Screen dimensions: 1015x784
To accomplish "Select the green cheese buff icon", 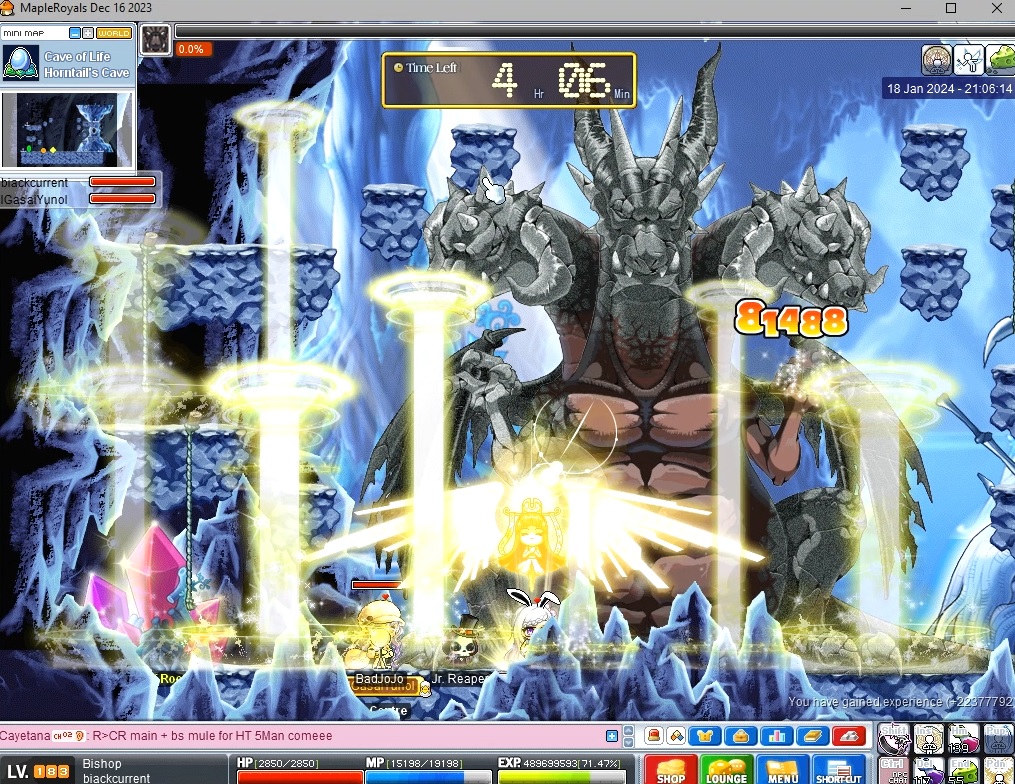I will point(999,59).
